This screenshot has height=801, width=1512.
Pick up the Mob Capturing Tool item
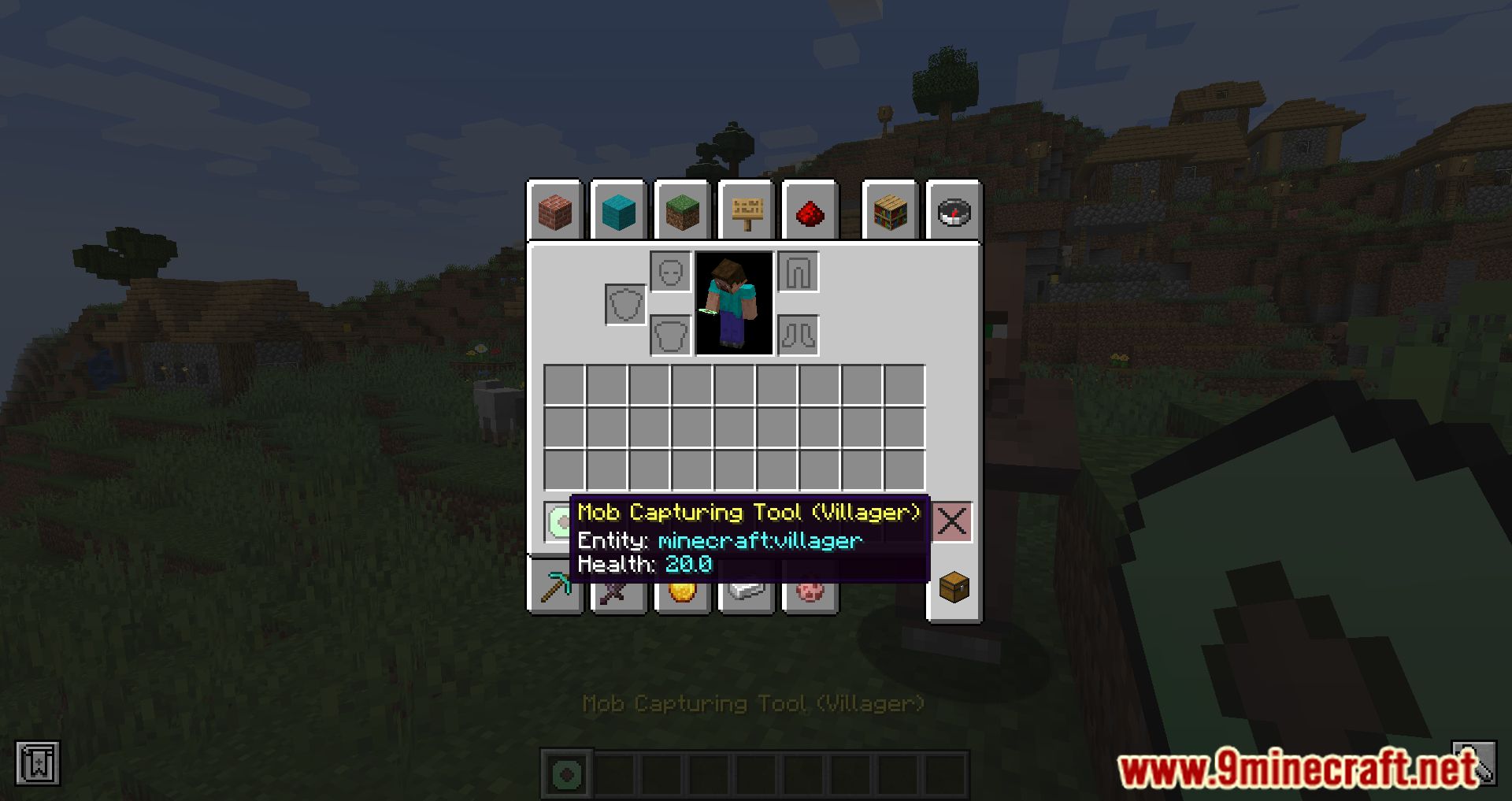pyautogui.click(x=558, y=521)
